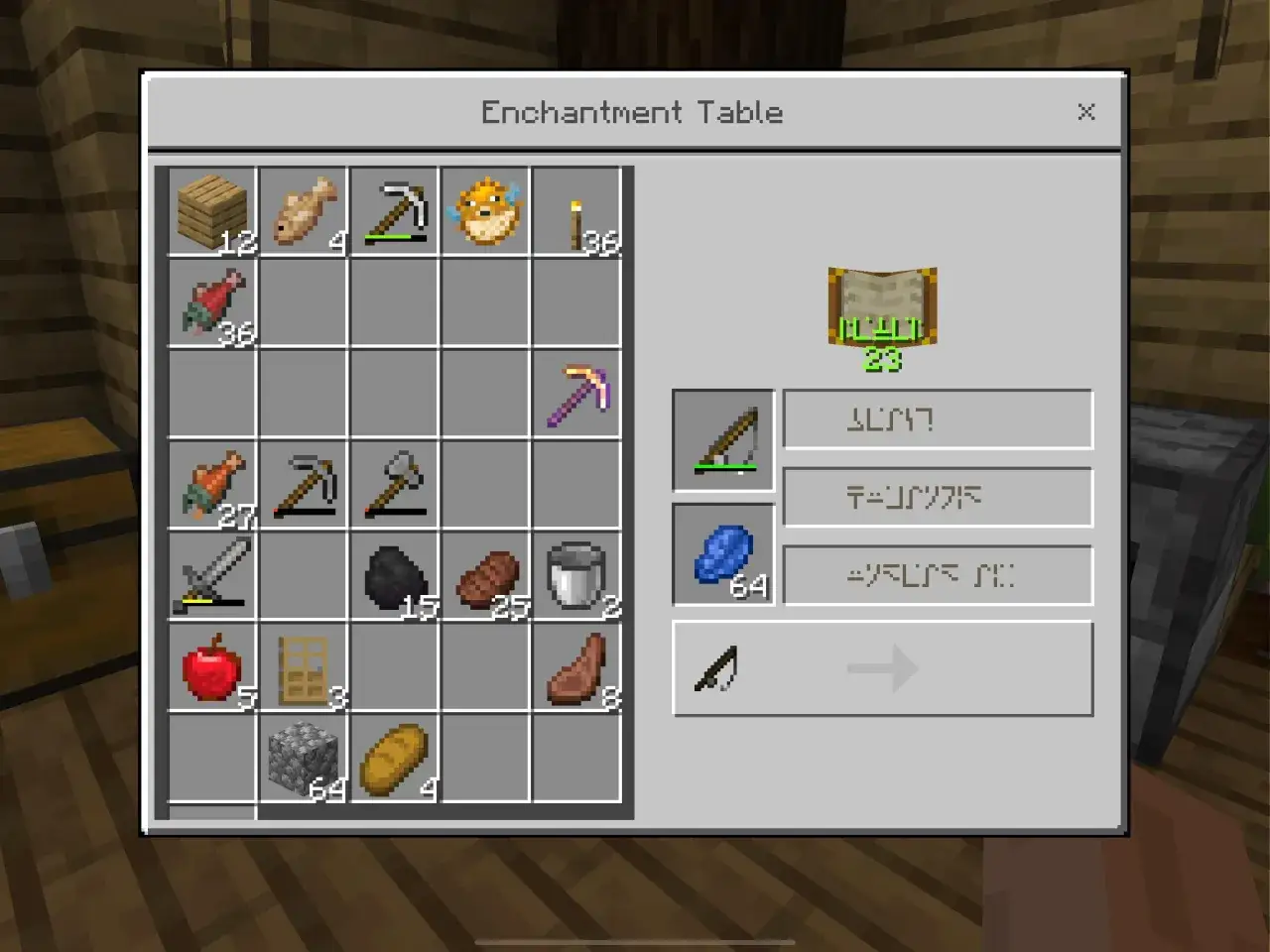Select the golden pickaxe in the inventory

(x=577, y=393)
